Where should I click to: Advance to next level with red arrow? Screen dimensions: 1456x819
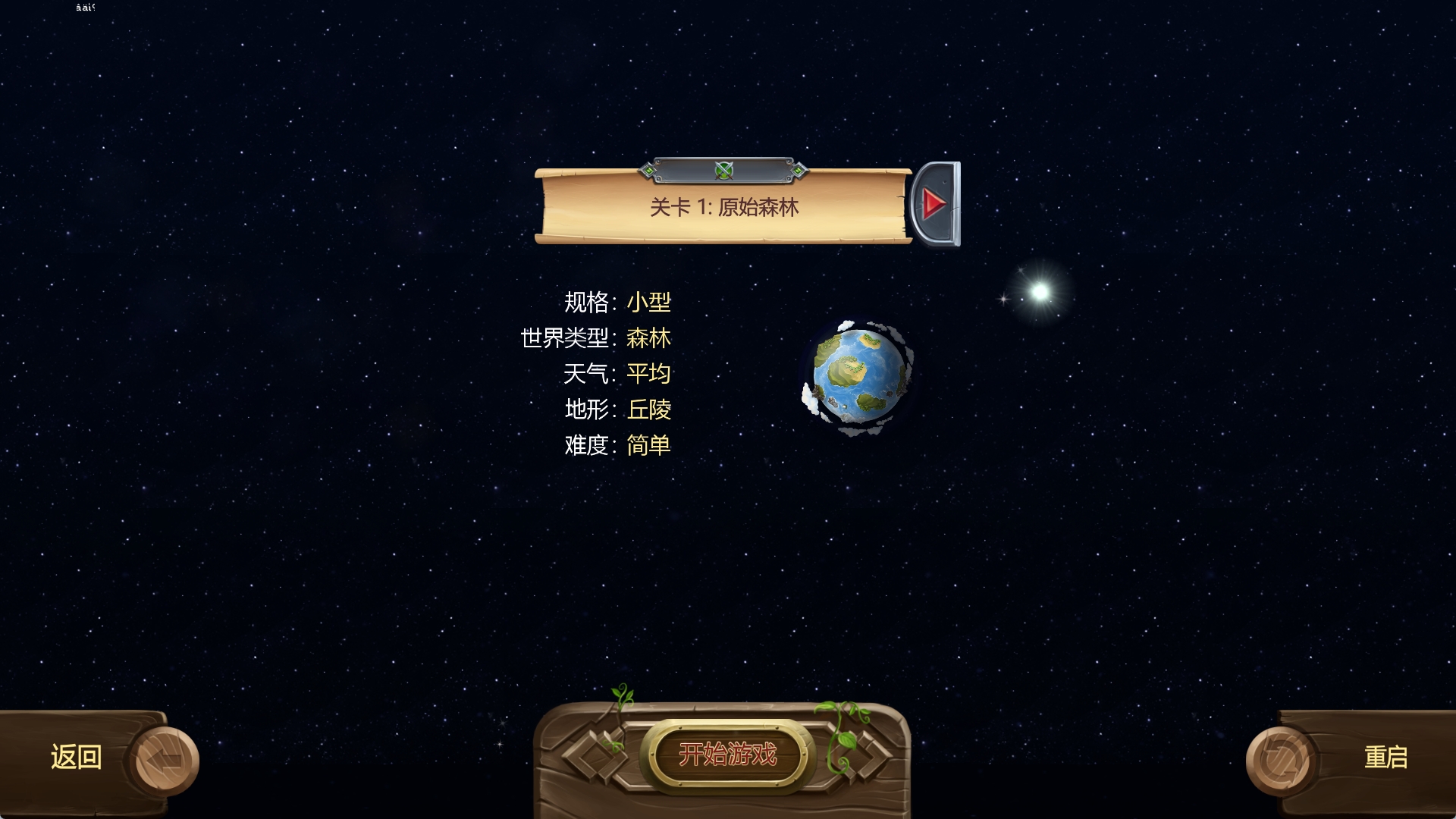click(935, 203)
